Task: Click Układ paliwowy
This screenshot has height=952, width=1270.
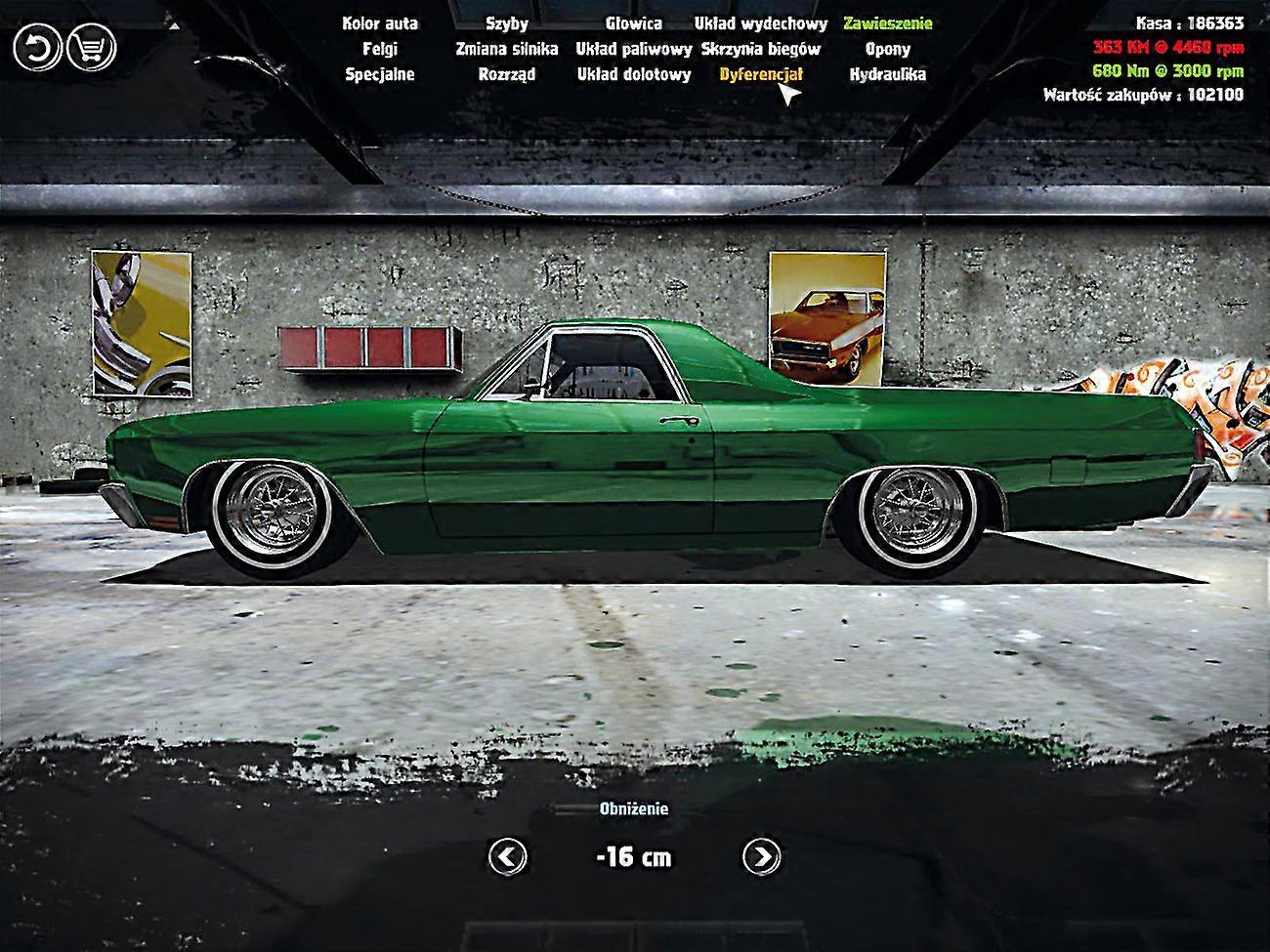Action: (x=634, y=48)
